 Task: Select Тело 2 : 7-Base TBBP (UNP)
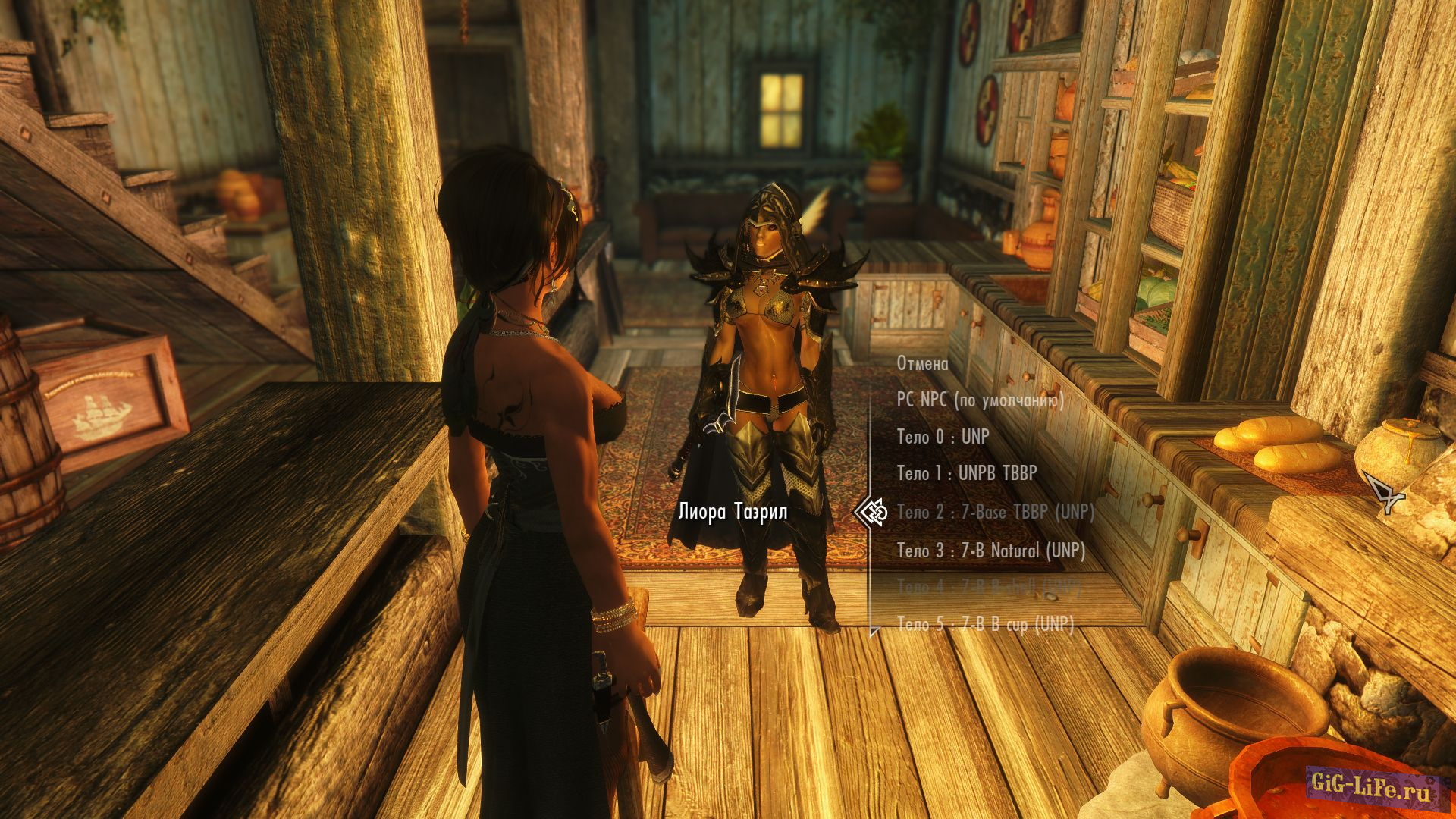995,513
